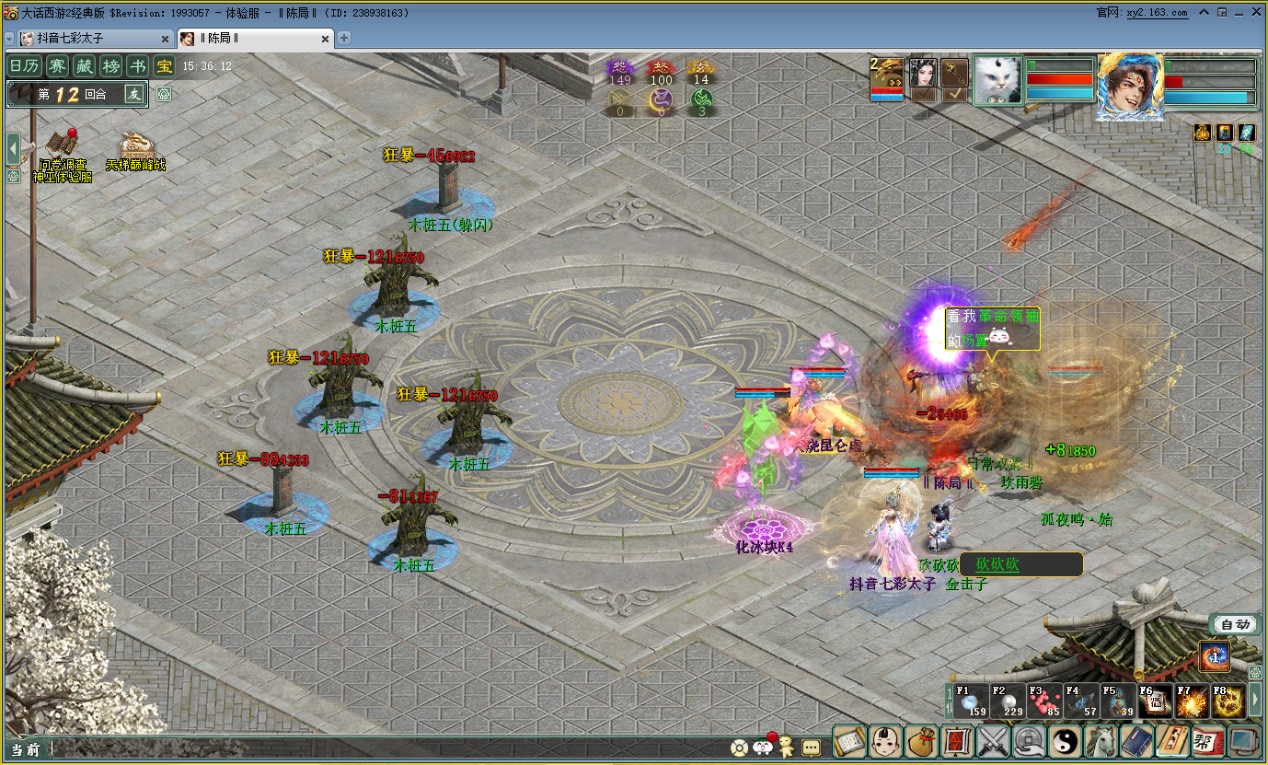Open the yellow 宝 treasure button
The width and height of the screenshot is (1268, 765).
(x=164, y=66)
